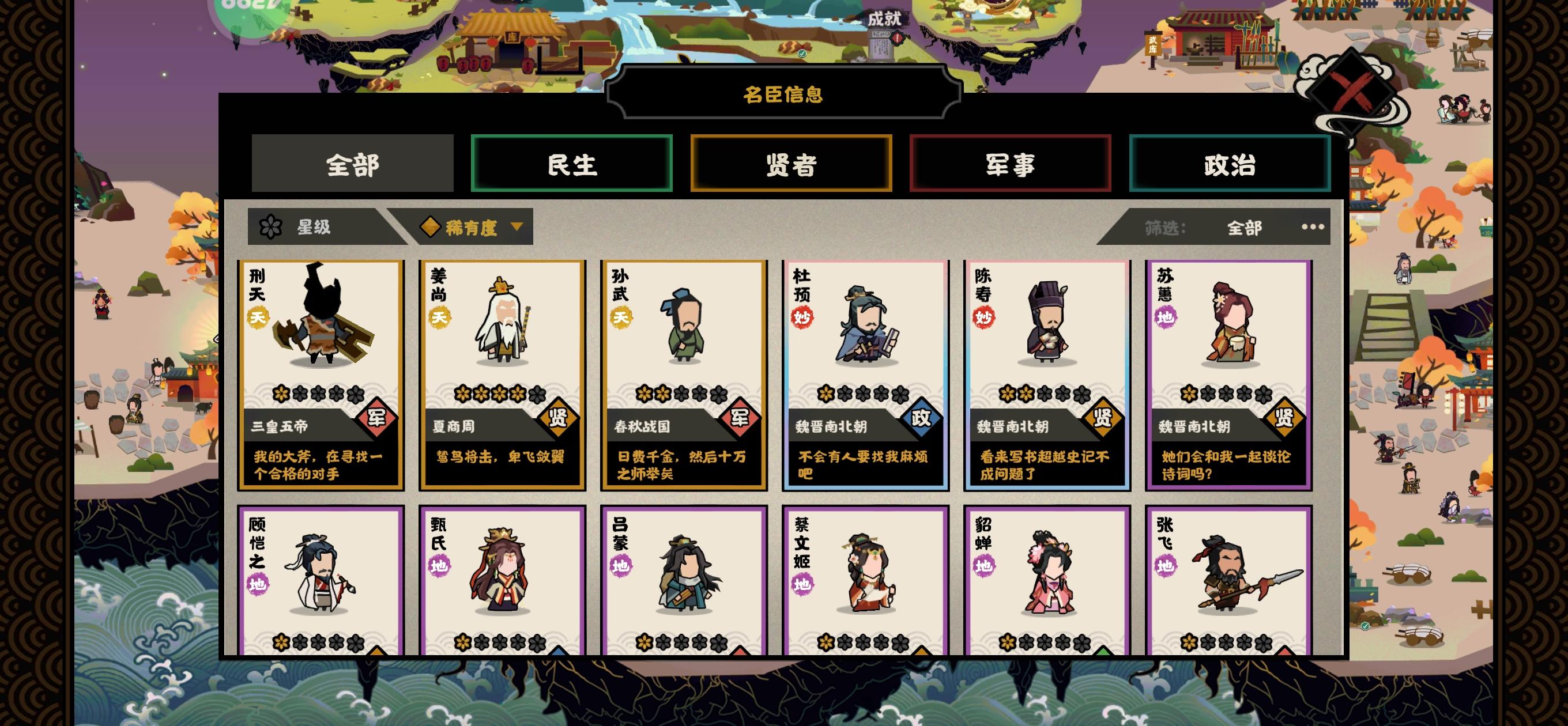The height and width of the screenshot is (726, 1568).
Task: Open the 筛选 全部 filter selector
Action: (x=1243, y=226)
